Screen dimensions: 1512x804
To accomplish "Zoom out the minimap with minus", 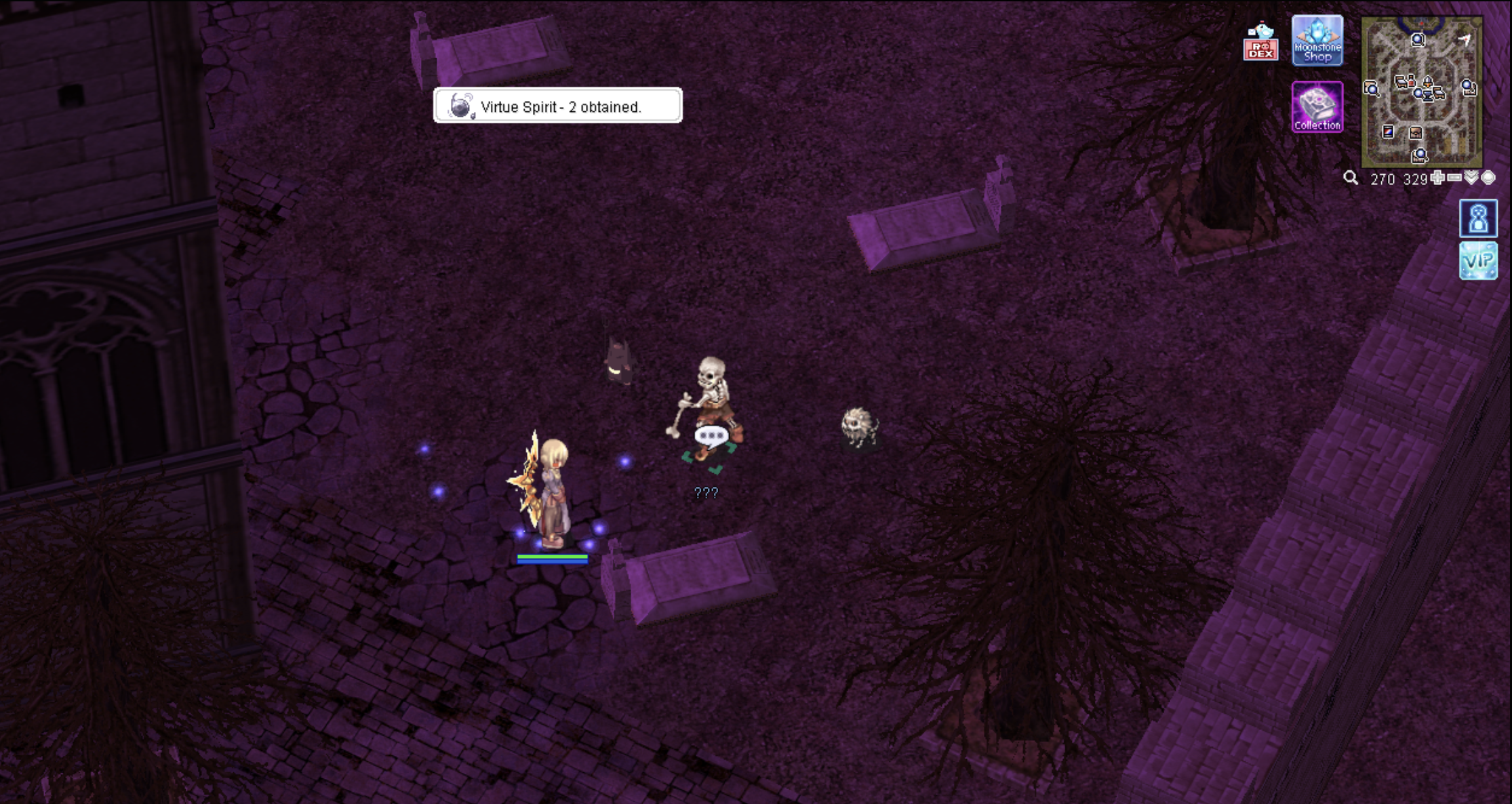I will pyautogui.click(x=1454, y=178).
